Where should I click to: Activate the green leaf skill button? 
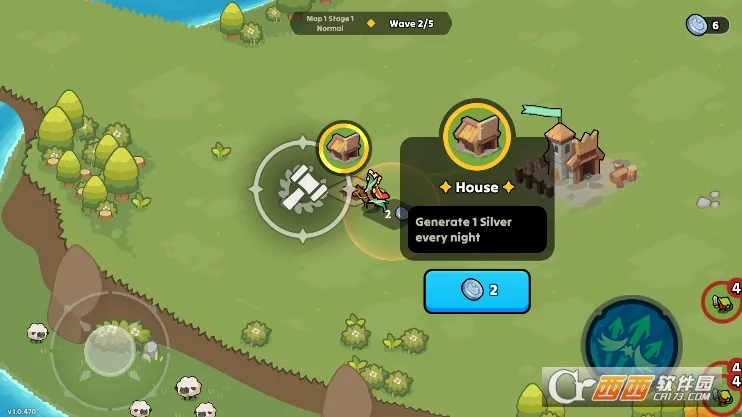(630, 343)
